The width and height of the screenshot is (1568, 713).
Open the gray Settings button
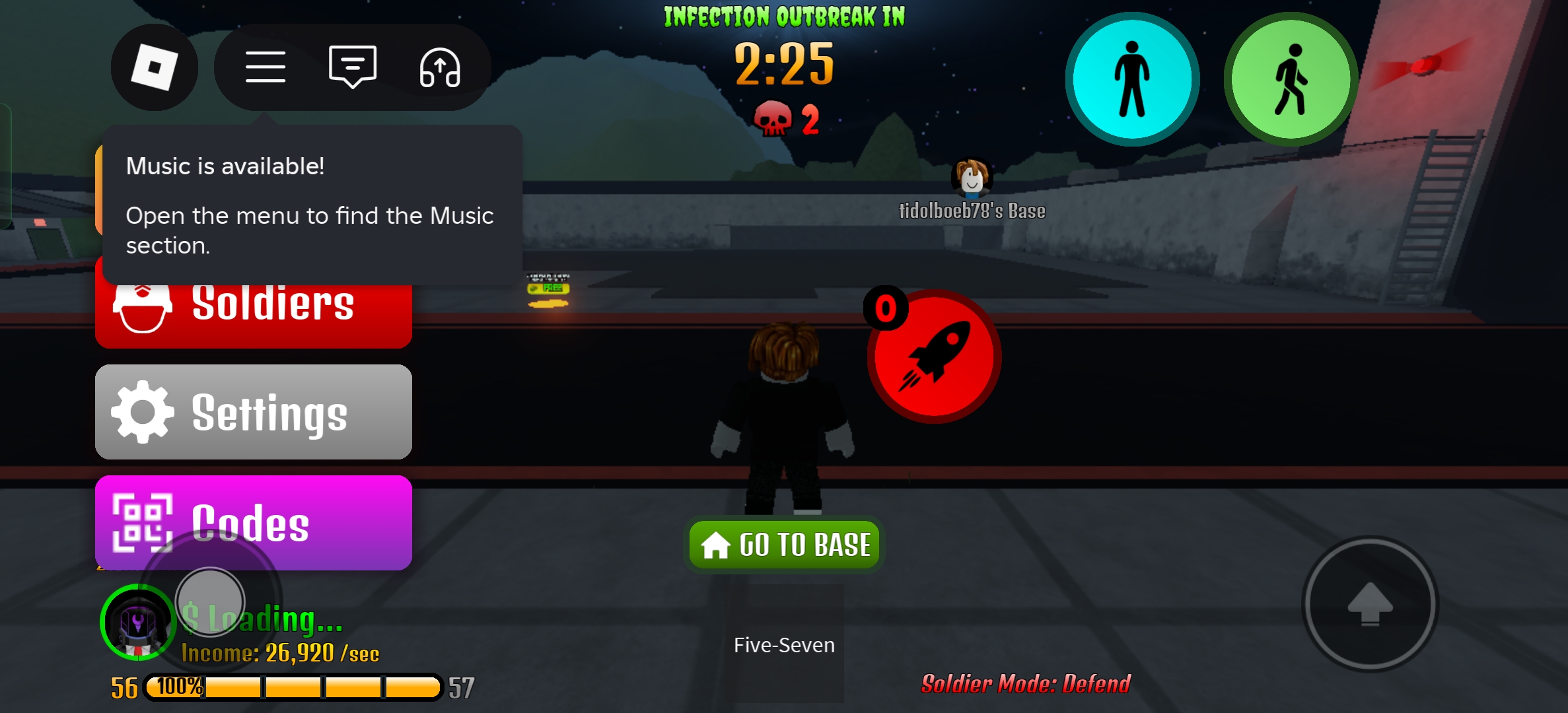[x=254, y=412]
